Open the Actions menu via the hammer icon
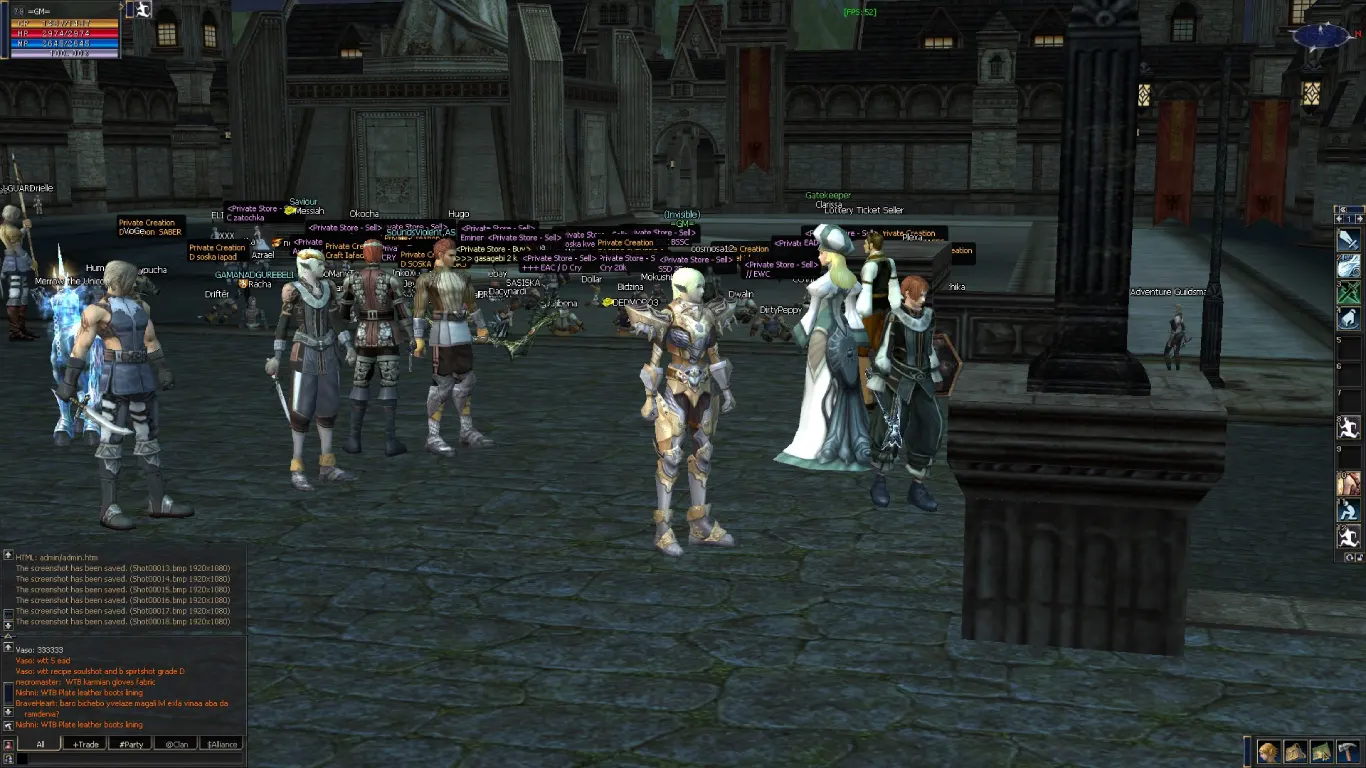The width and height of the screenshot is (1366, 768). pos(1347,751)
